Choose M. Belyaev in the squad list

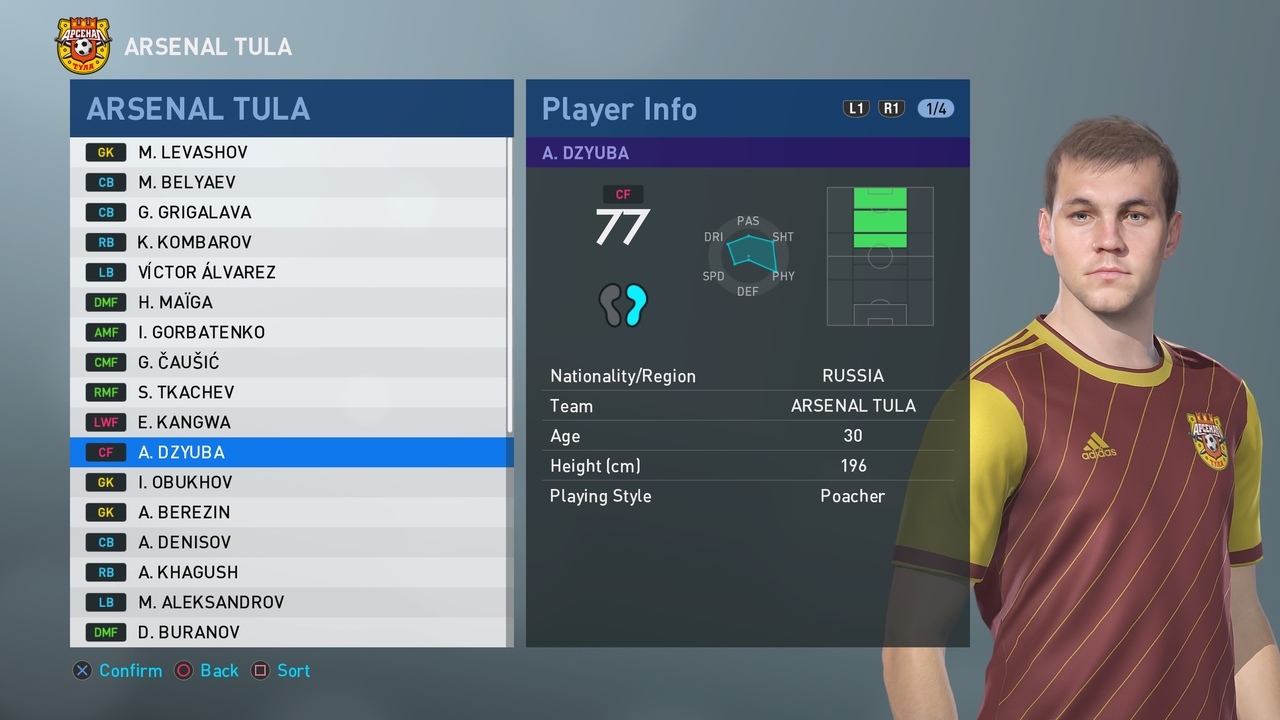[x=290, y=182]
